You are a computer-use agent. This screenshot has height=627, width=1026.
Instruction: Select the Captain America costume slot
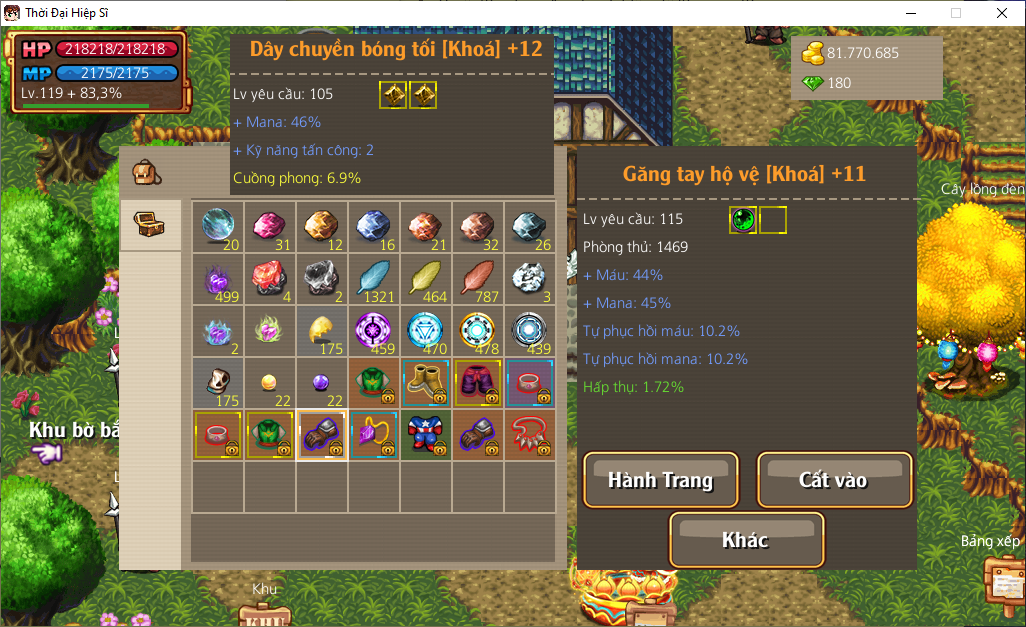coord(426,434)
